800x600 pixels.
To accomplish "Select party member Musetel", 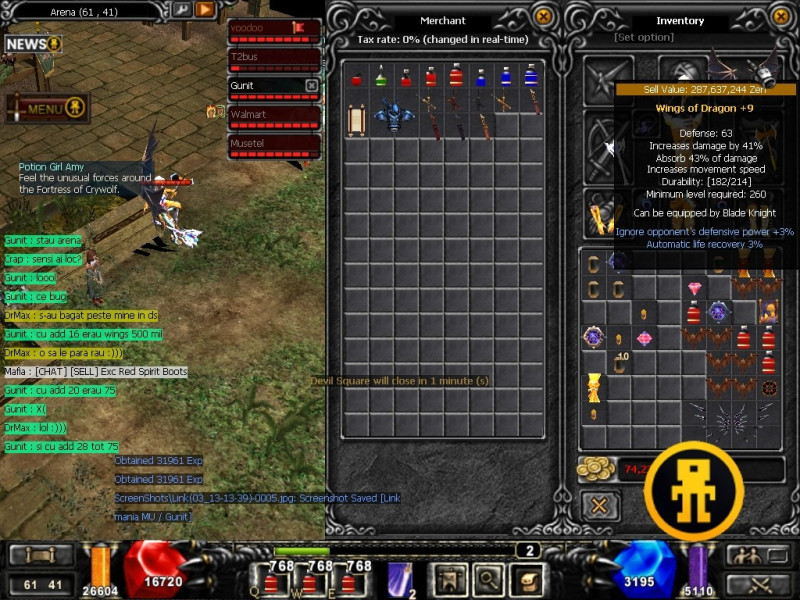I will pos(264,144).
